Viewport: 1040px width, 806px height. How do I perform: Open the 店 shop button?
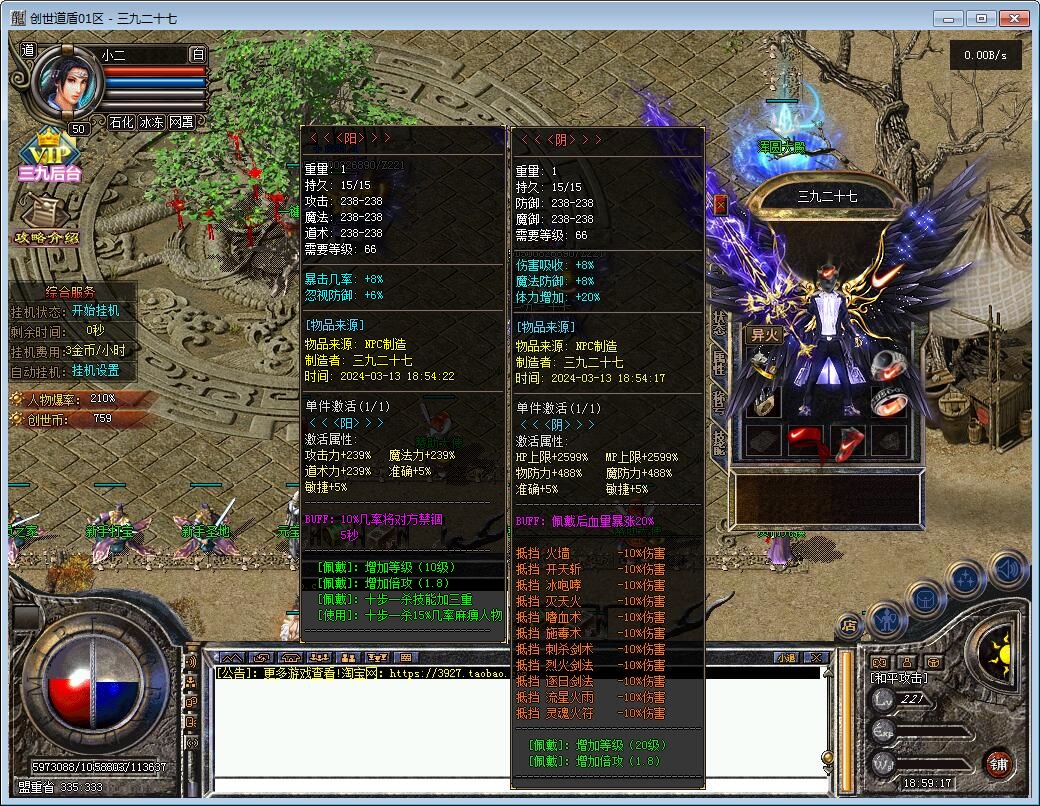(x=849, y=626)
